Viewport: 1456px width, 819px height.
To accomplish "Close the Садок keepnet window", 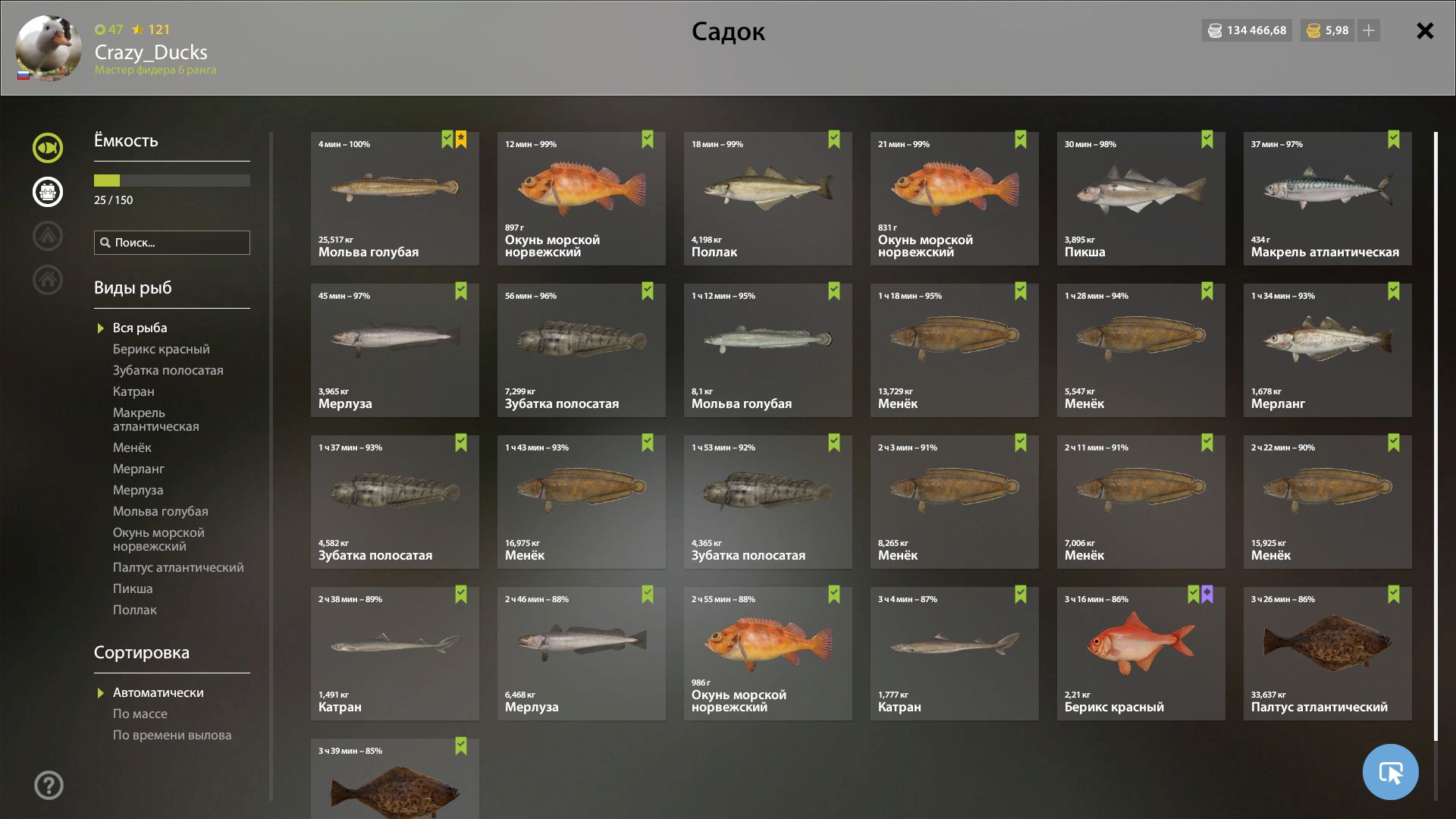I will coord(1425,31).
